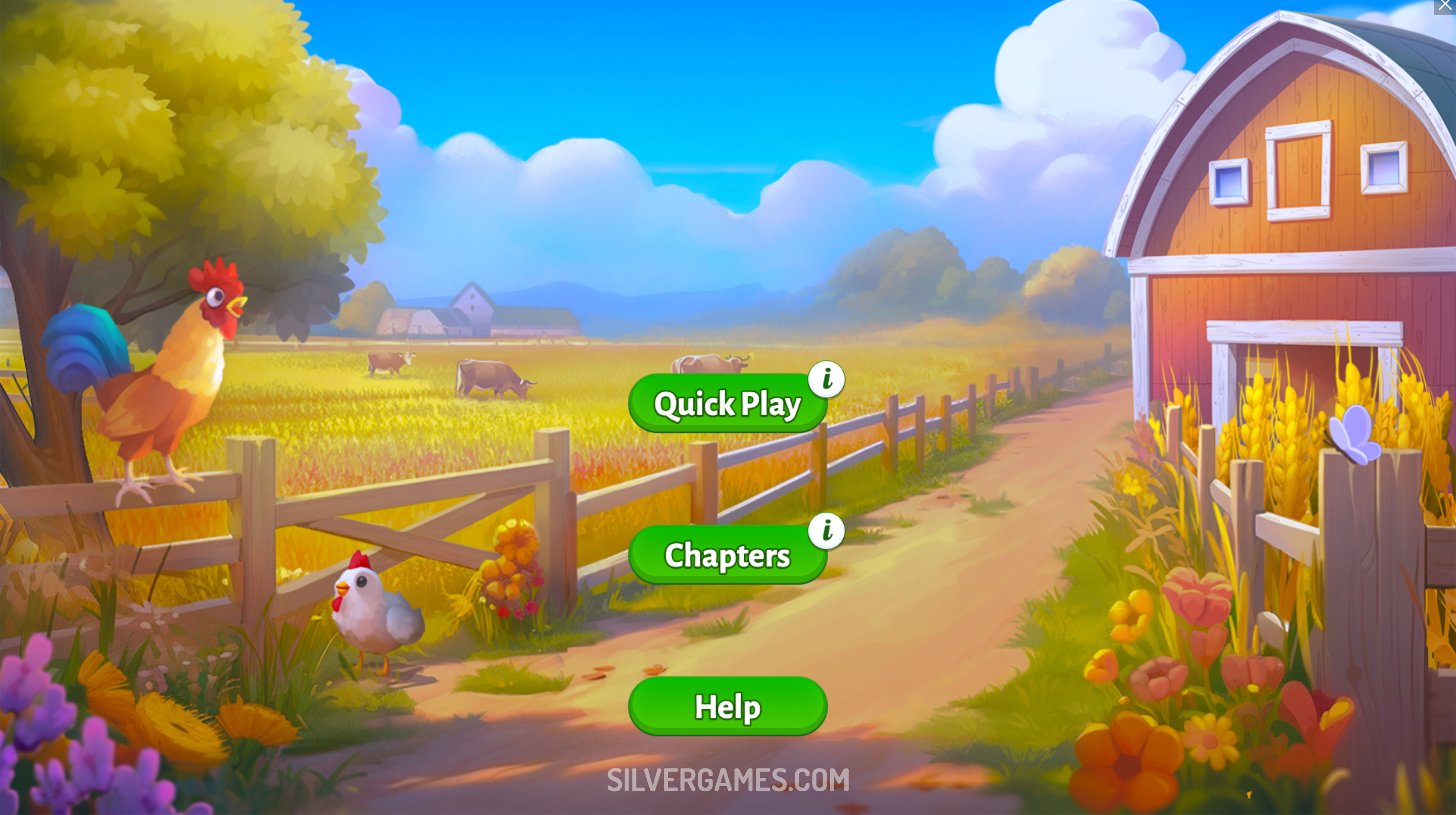The image size is (1456, 815).
Task: Show info about Chapters mode
Action: (x=827, y=530)
